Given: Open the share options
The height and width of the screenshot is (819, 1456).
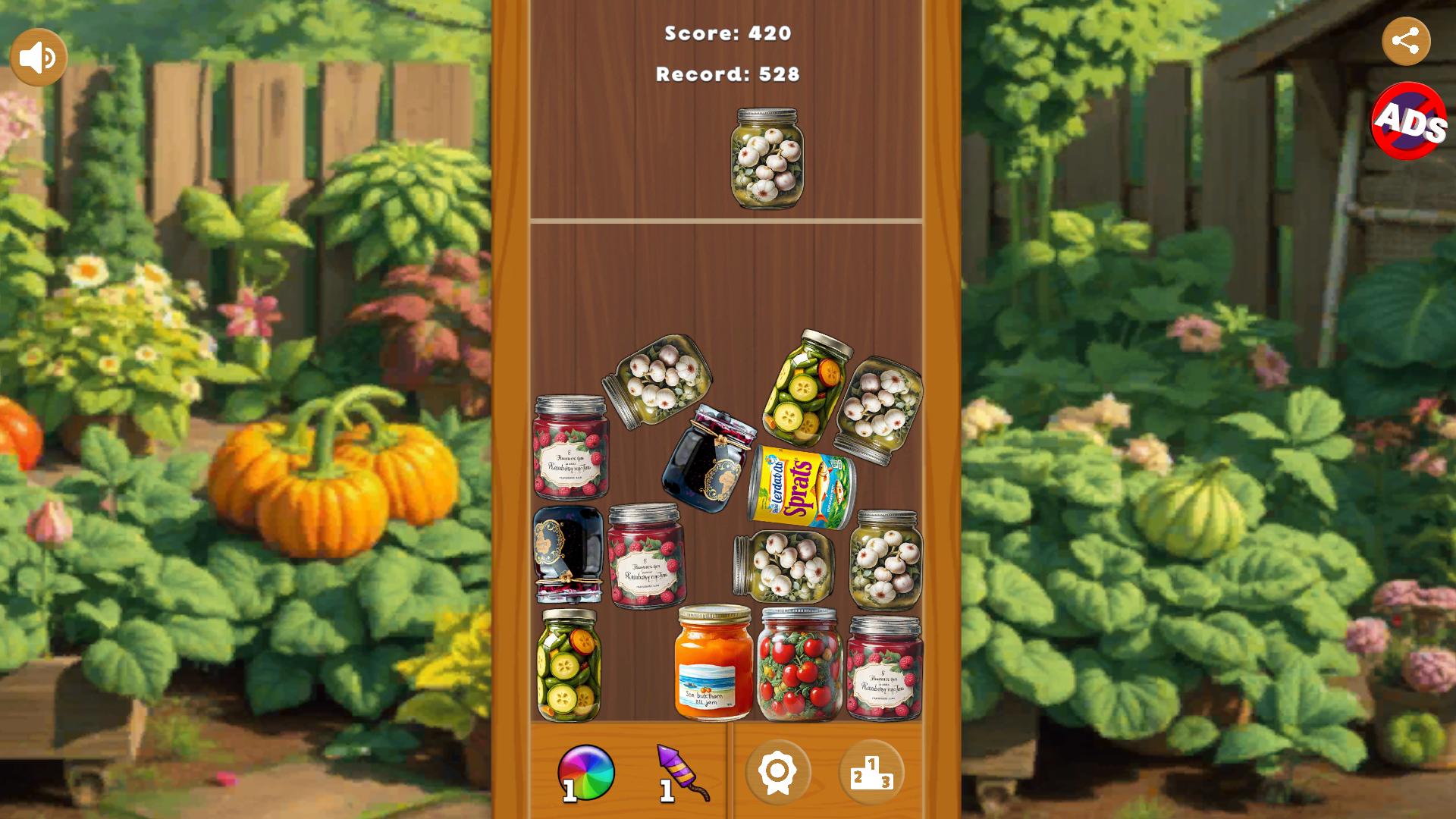Looking at the screenshot, I should point(1408,40).
